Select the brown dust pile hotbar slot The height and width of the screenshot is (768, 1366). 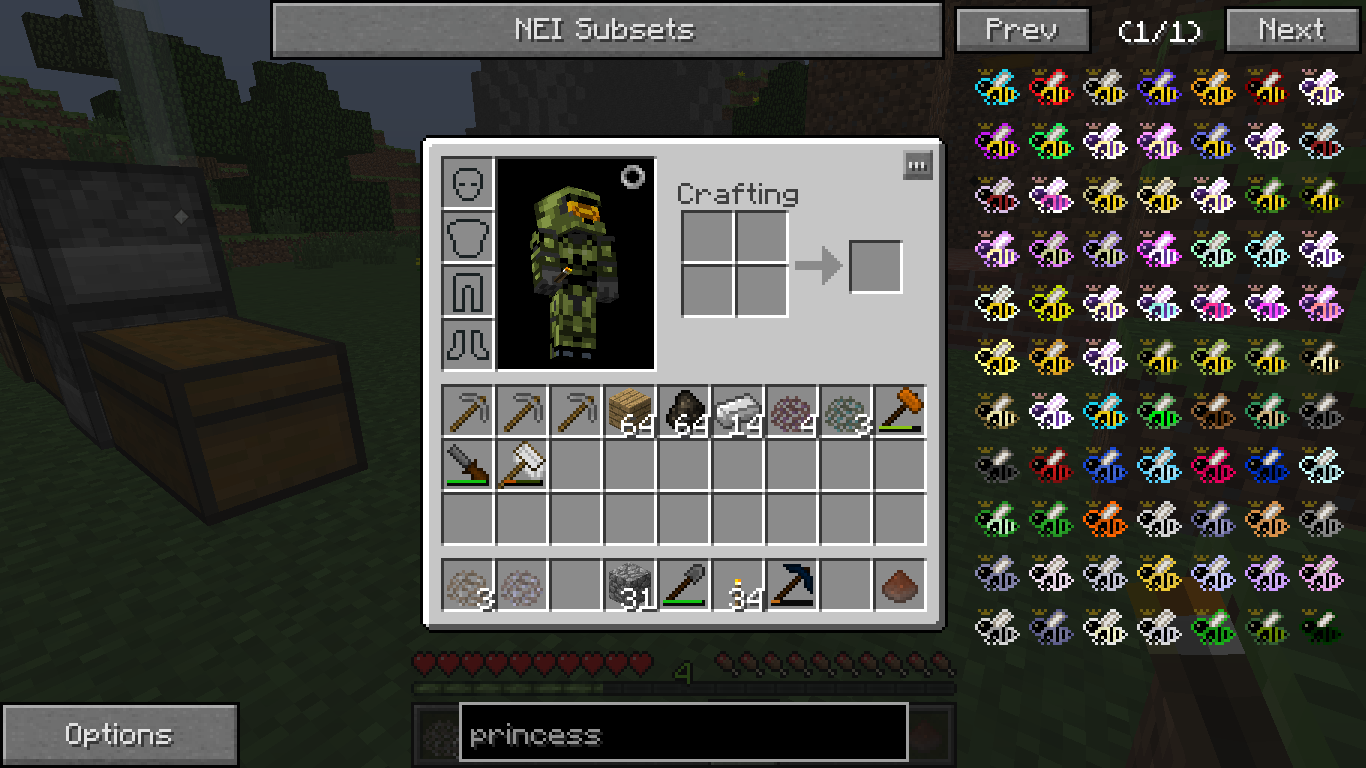tap(900, 585)
